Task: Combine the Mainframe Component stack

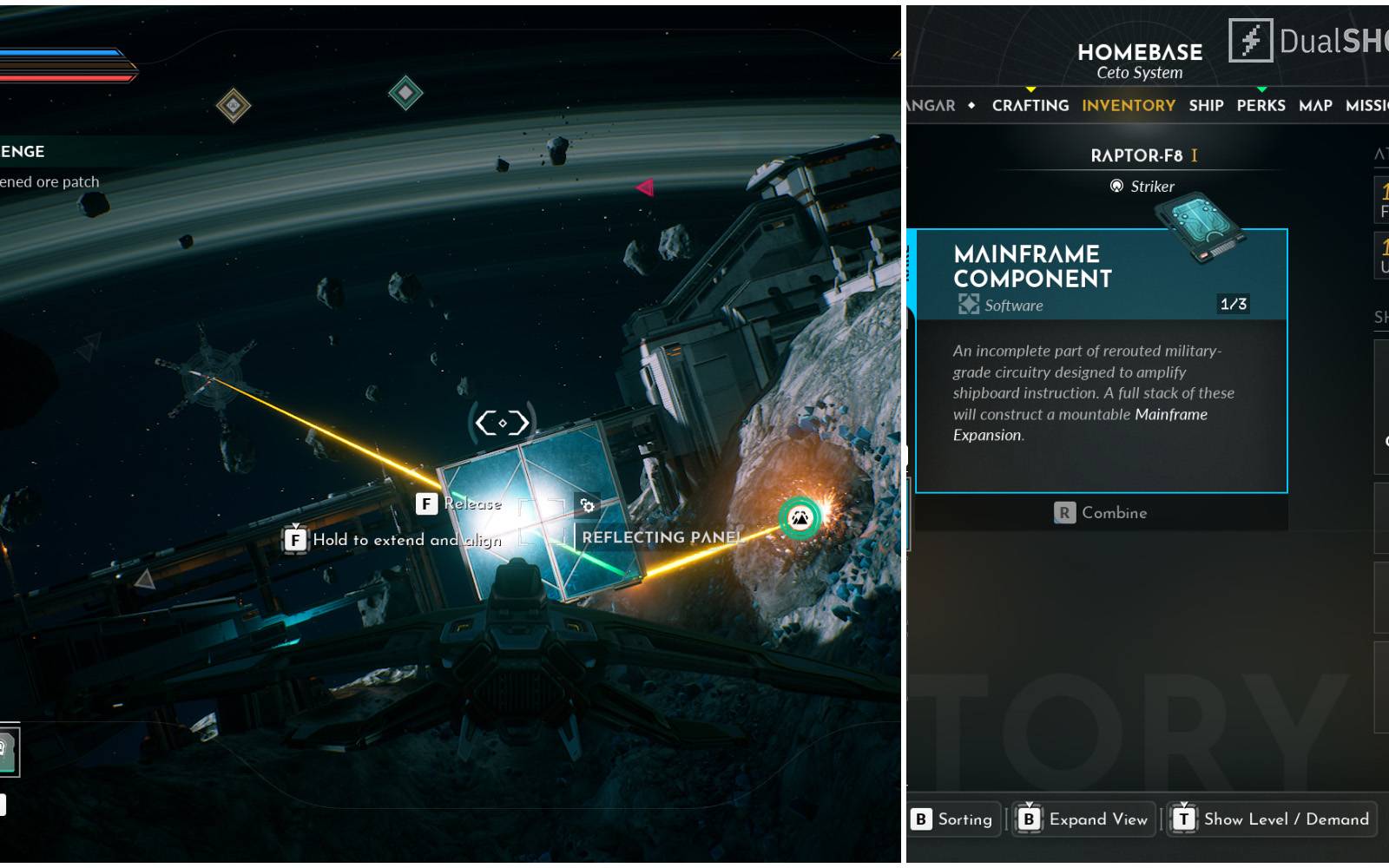Action: [x=1101, y=513]
